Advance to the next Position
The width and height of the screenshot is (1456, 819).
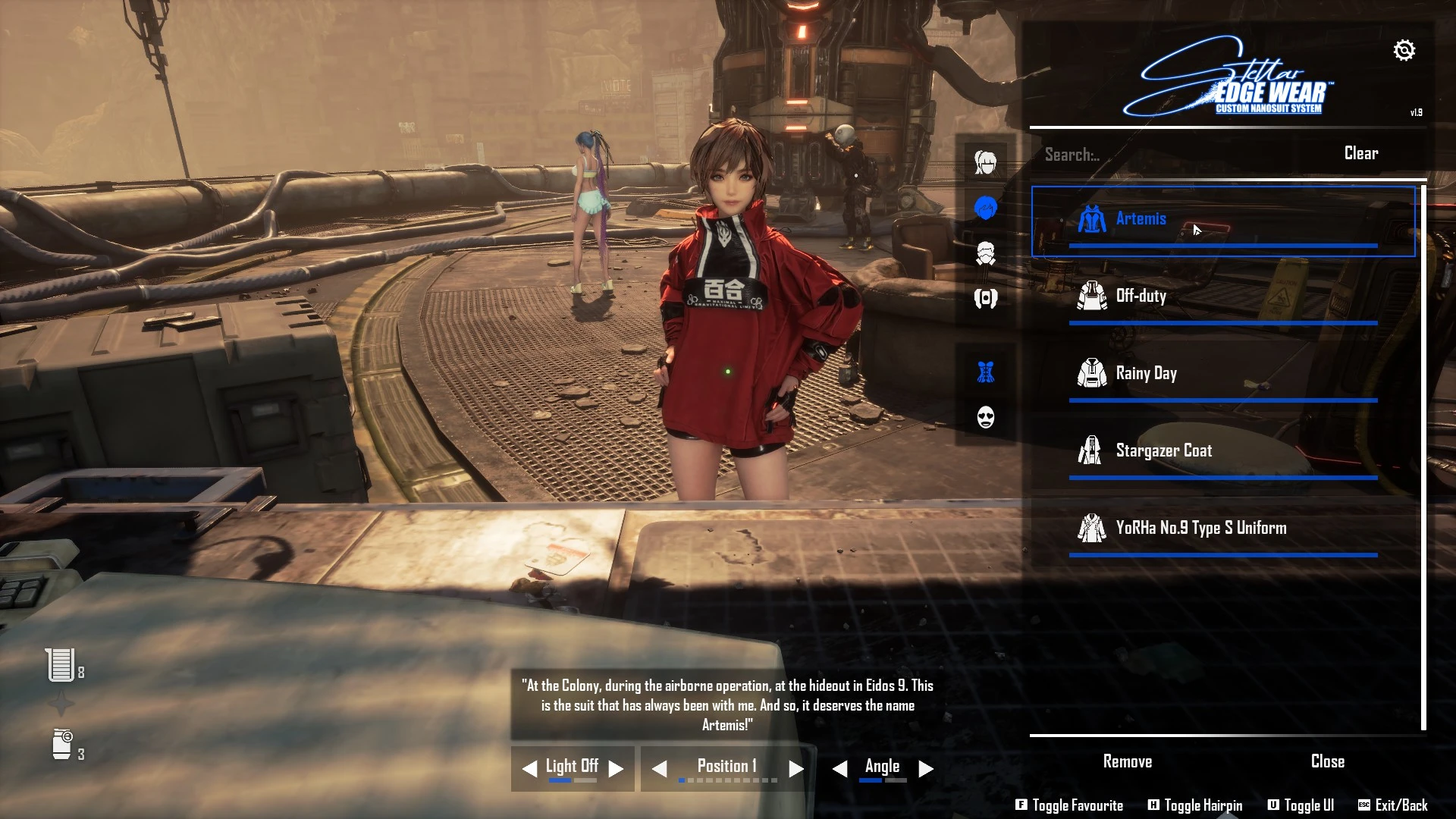(x=795, y=769)
